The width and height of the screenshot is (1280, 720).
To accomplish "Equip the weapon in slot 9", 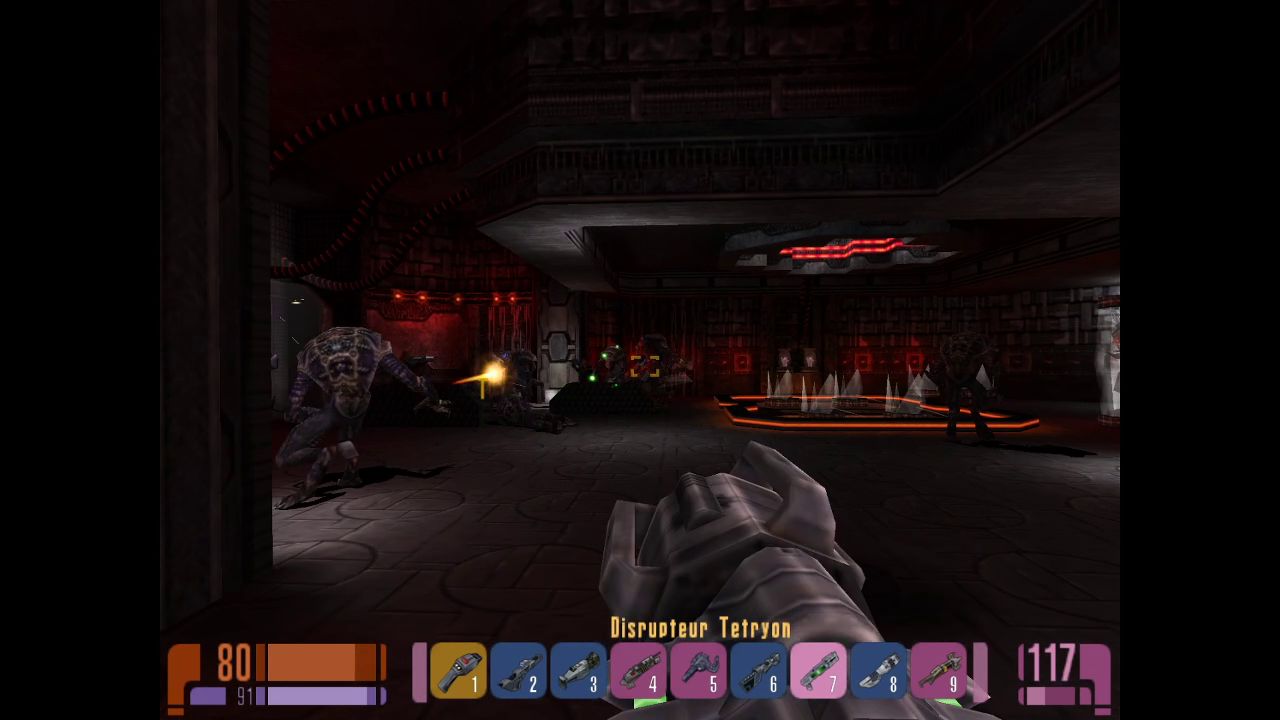I will [938, 670].
